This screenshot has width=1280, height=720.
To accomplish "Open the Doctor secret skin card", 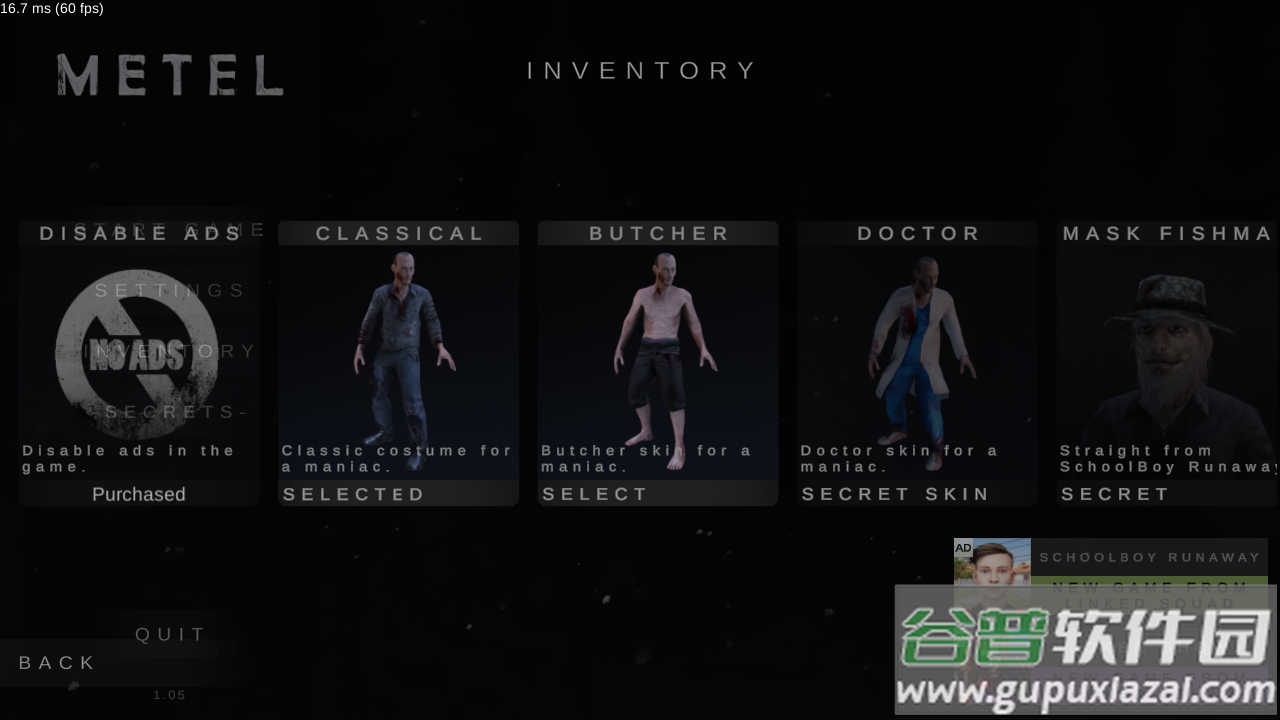I will tap(917, 350).
